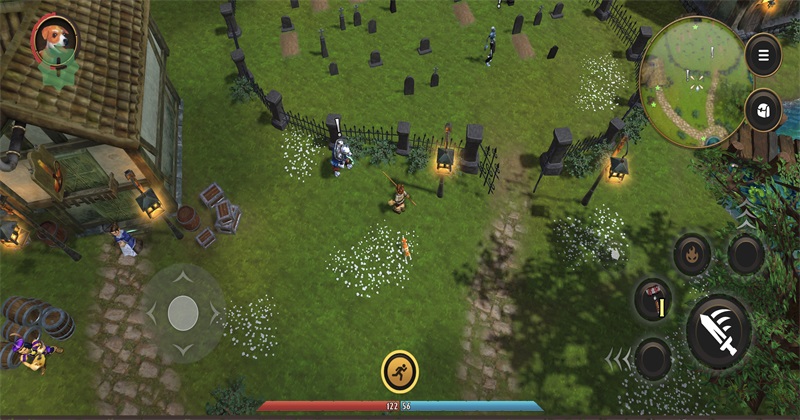
Task: Open the hamburger main menu
Action: tap(763, 54)
